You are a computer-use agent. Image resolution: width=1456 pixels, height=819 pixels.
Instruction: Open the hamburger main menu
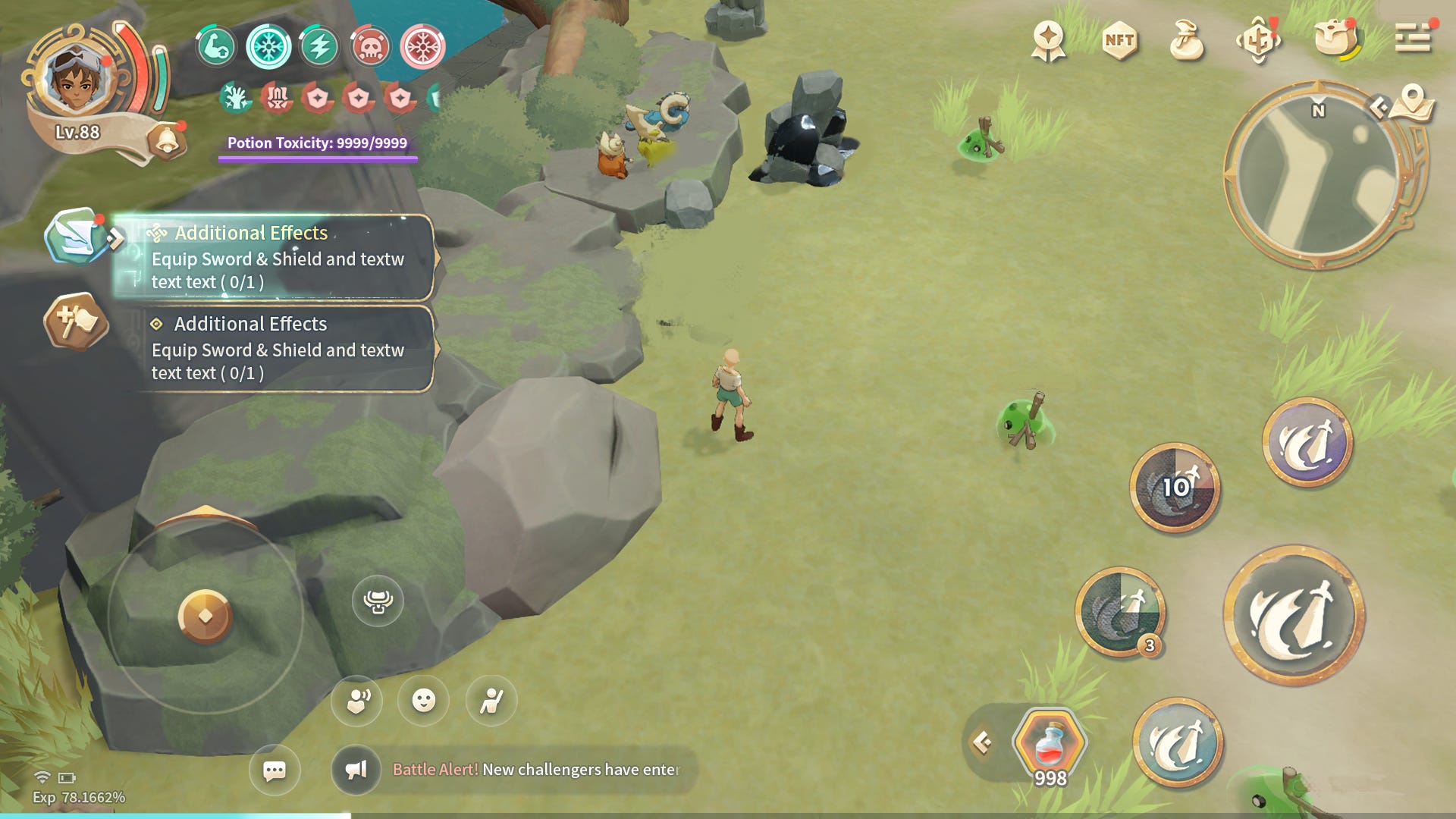[1412, 38]
